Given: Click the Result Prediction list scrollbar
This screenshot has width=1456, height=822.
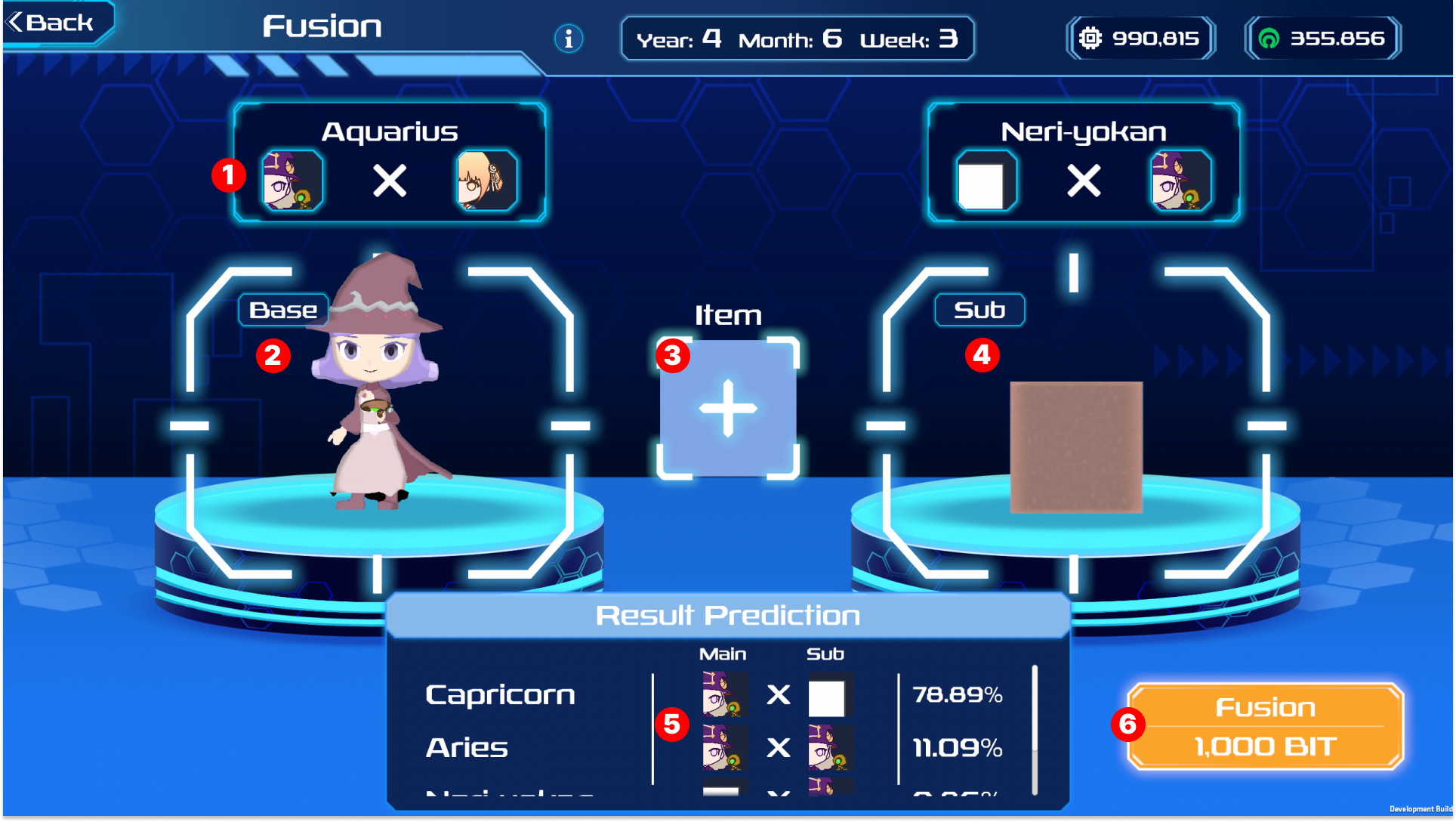Looking at the screenshot, I should pos(1035,729).
